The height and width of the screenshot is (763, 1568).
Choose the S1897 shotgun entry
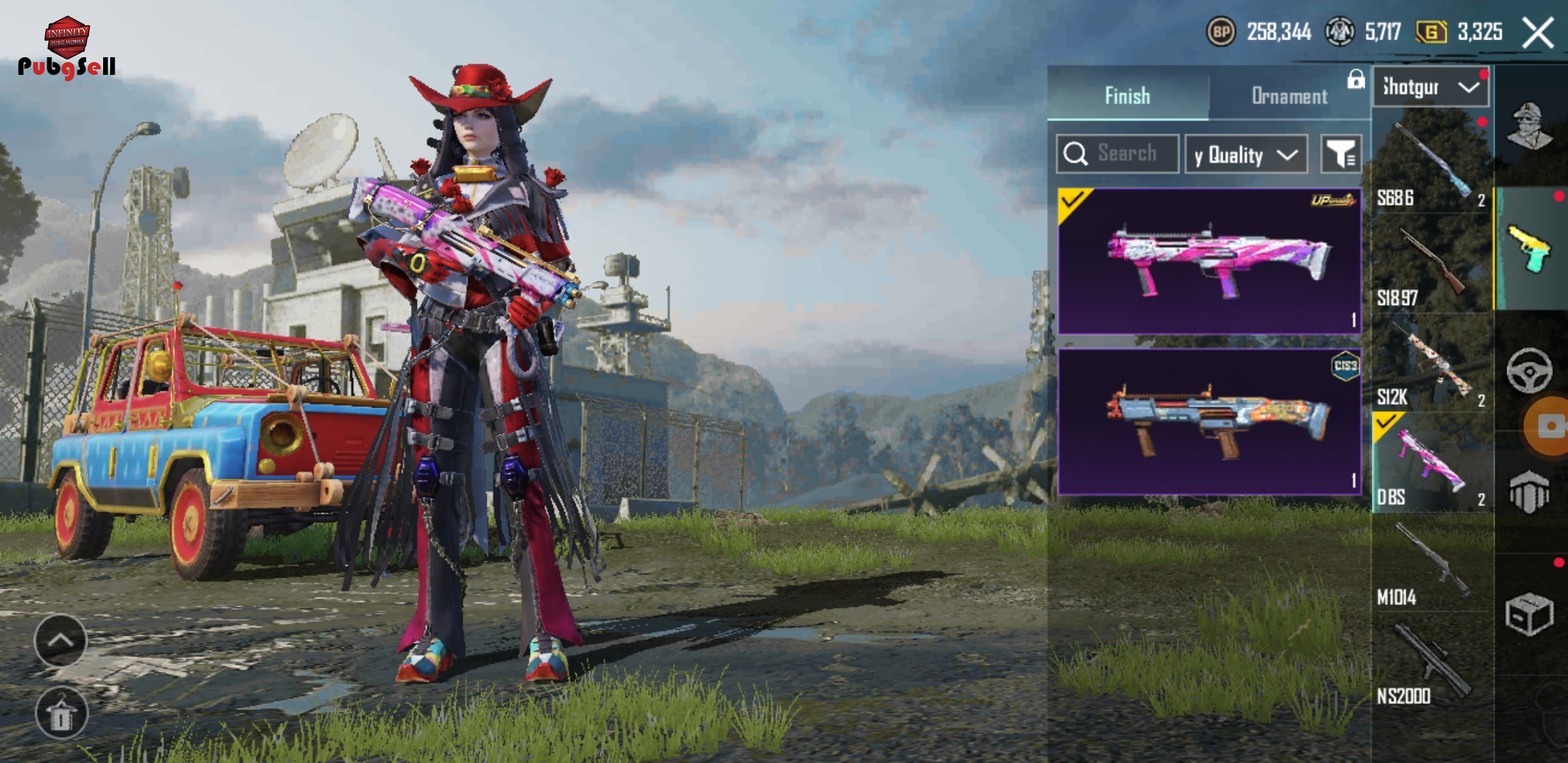1432,264
